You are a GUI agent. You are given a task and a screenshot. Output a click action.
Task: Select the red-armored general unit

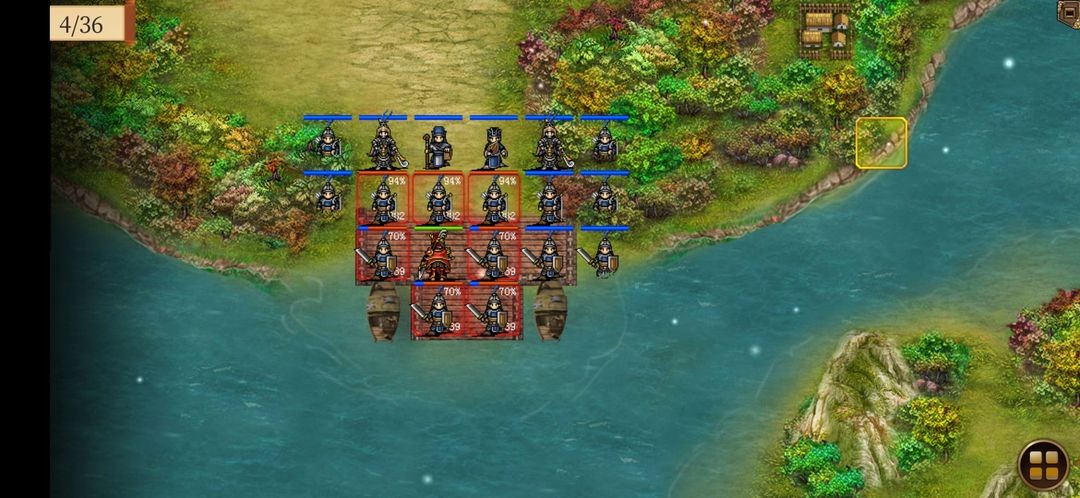438,257
